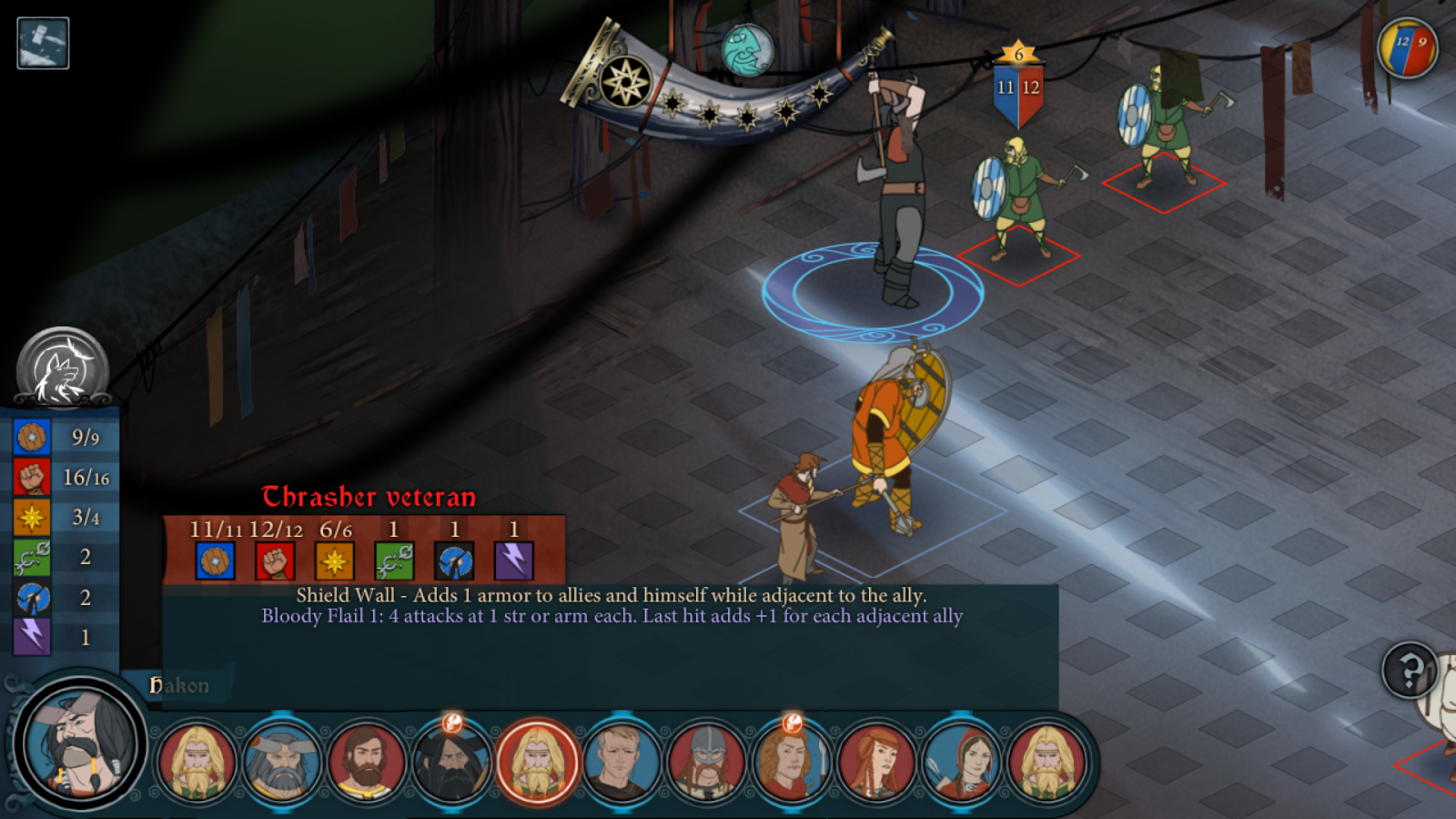Select the long red-haired woman portrait

(876, 761)
